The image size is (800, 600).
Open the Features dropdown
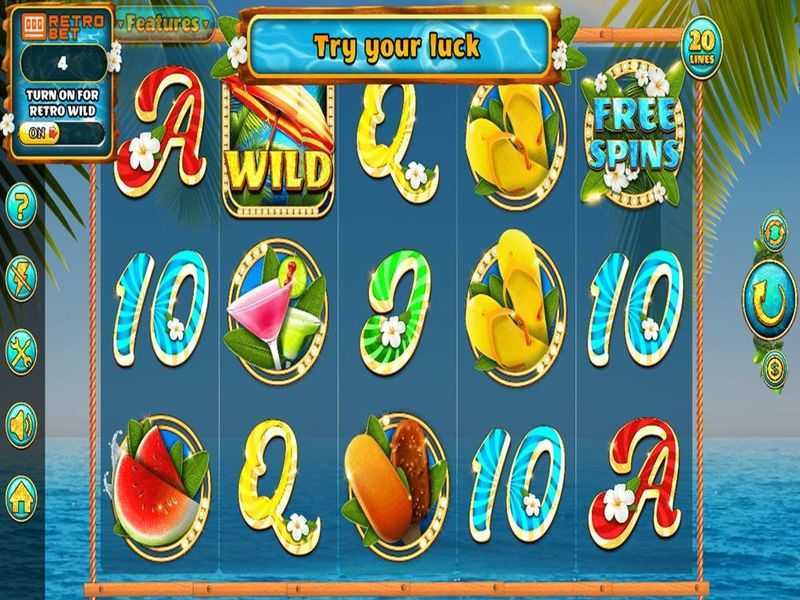pos(165,22)
